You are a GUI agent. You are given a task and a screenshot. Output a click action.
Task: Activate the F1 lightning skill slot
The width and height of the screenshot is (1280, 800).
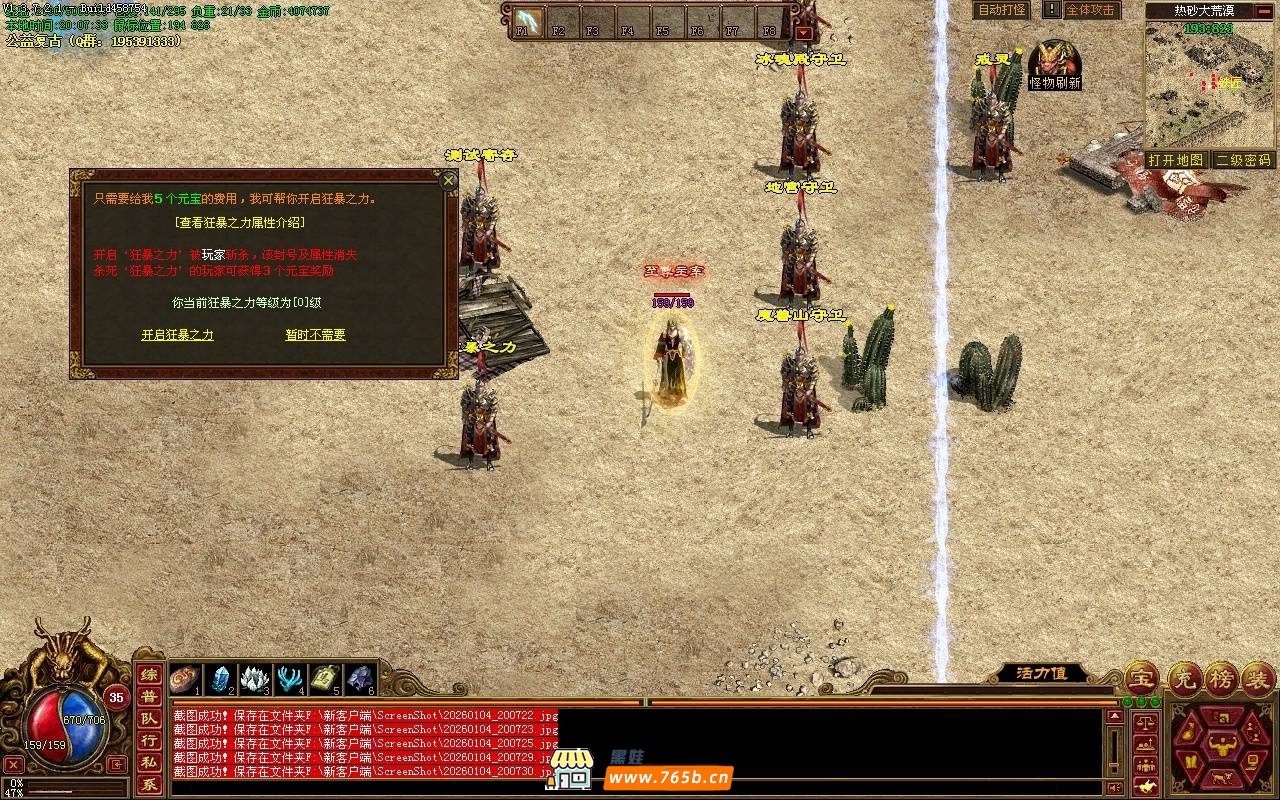[527, 21]
